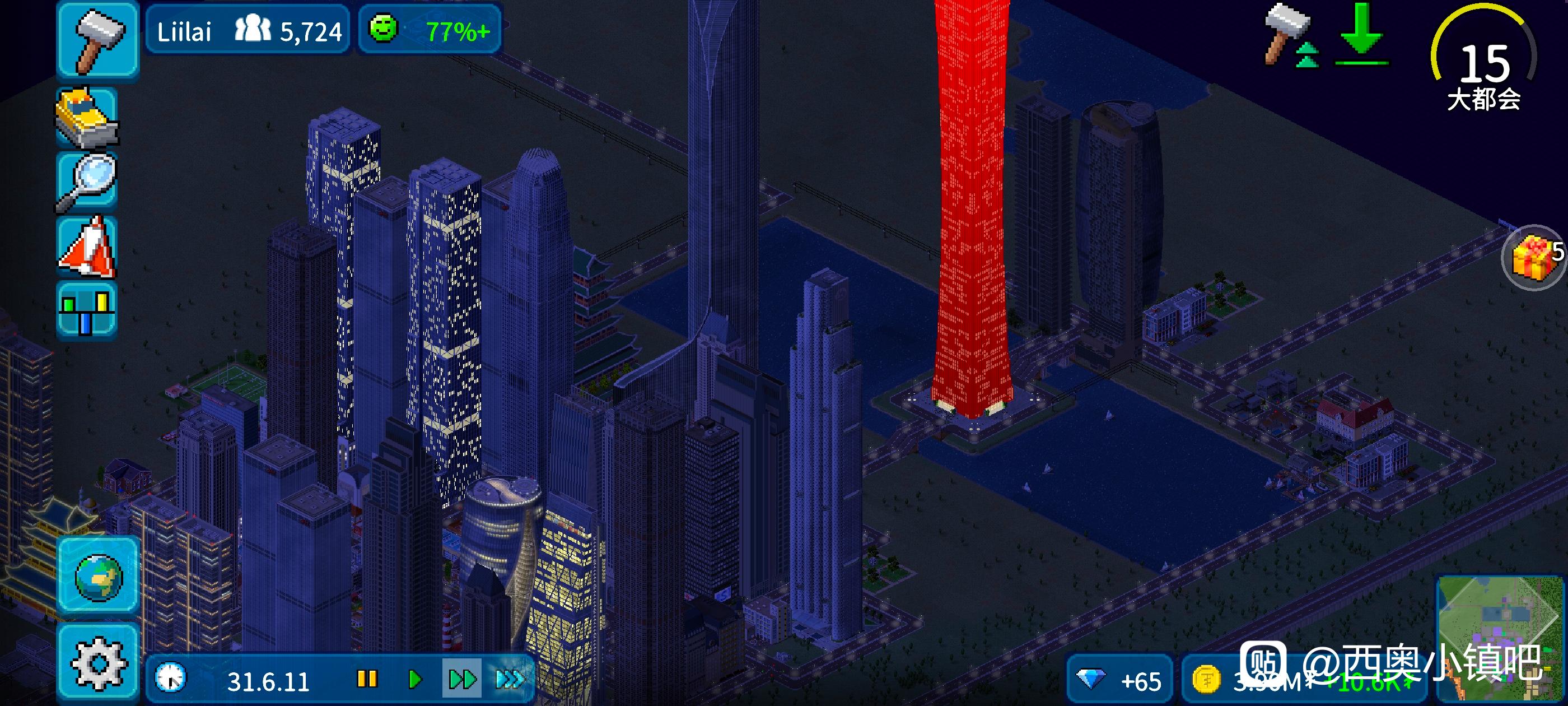Click the hammer with green up arrows
Screen dimensions: 1568x706
[x=1291, y=35]
